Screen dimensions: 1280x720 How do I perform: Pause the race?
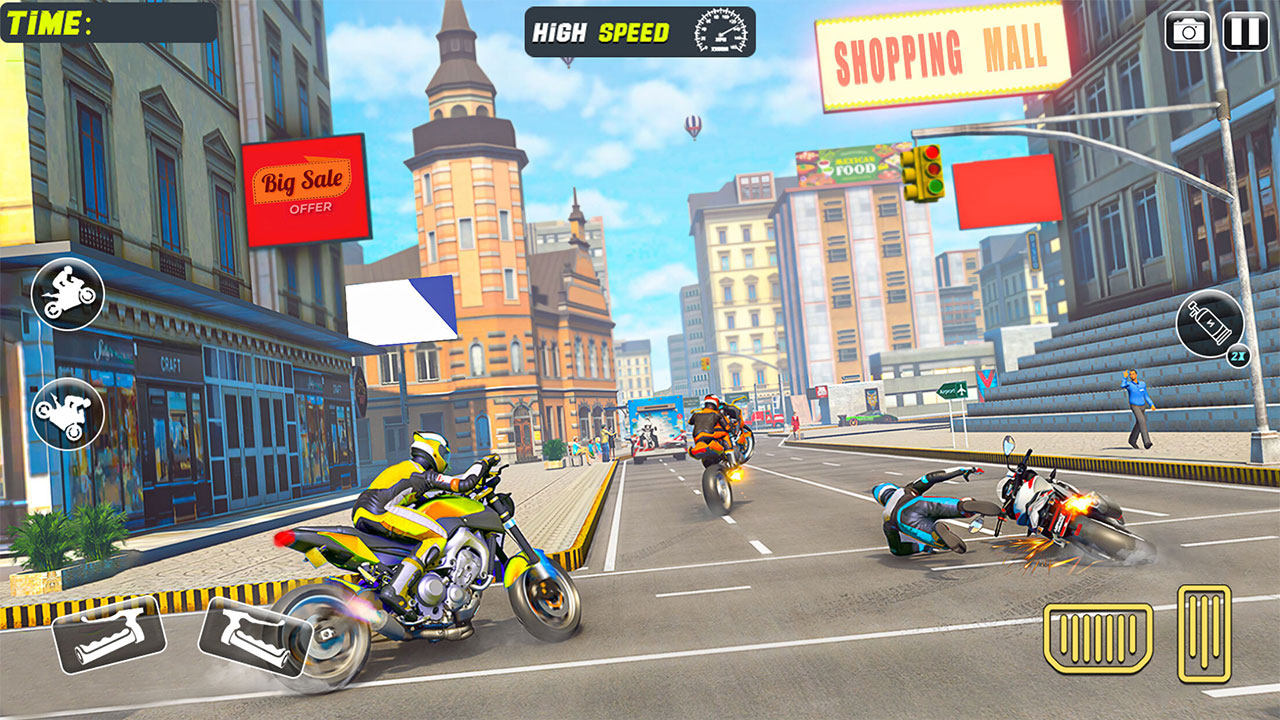tap(1243, 32)
